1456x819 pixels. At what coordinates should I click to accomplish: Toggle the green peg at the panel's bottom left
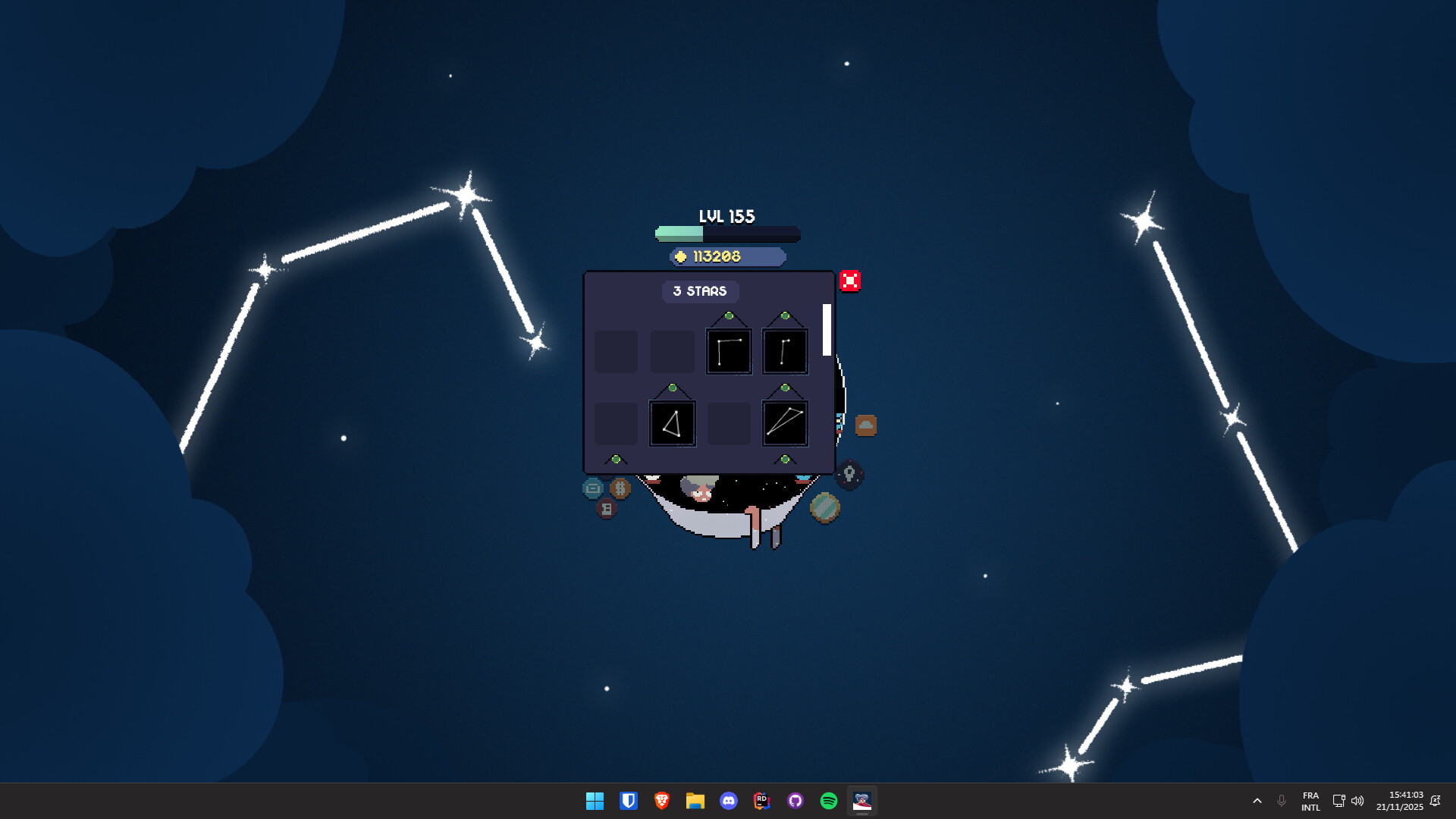click(616, 460)
